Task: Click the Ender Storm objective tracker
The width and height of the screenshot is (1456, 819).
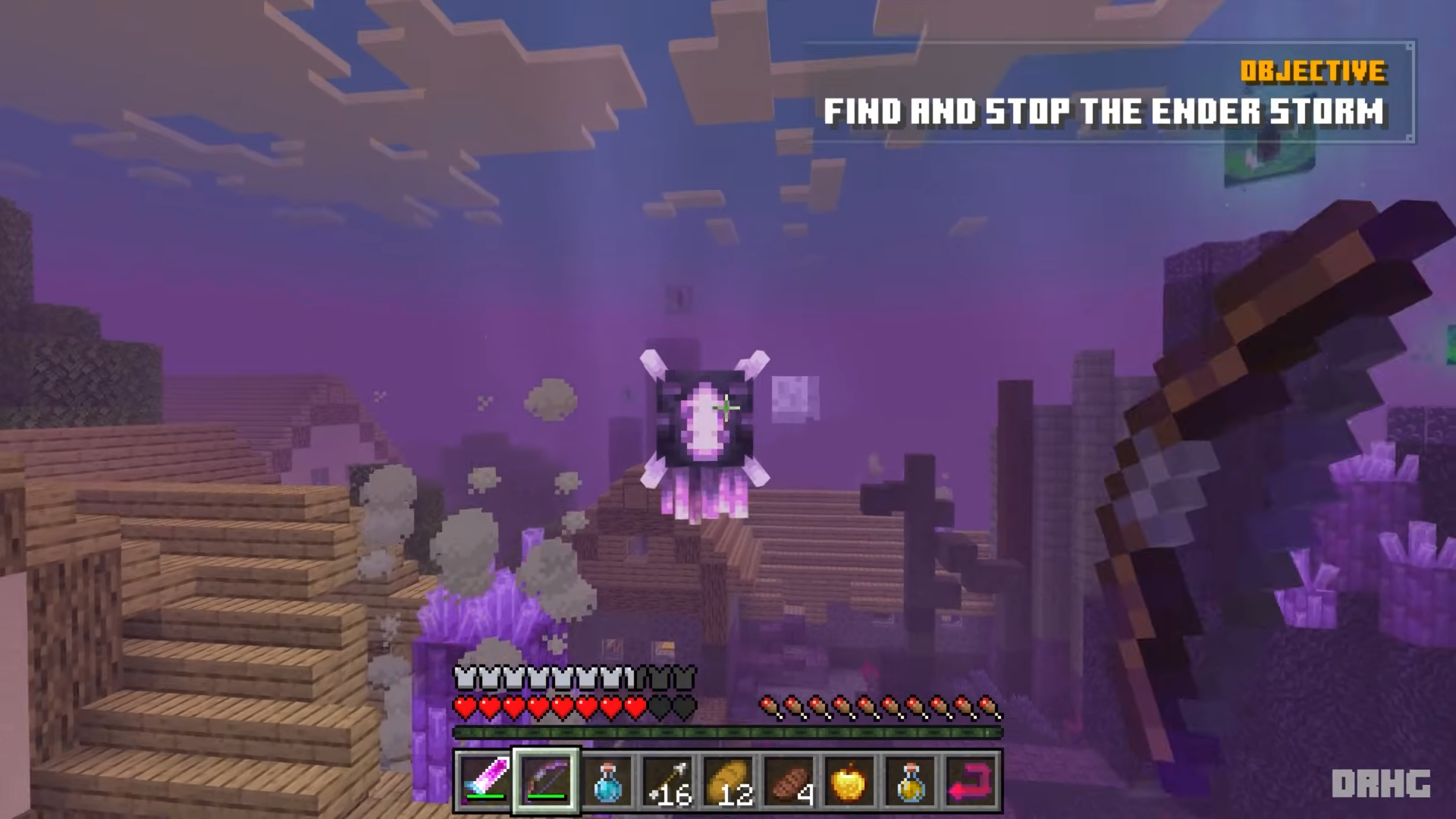Action: [x=1107, y=93]
